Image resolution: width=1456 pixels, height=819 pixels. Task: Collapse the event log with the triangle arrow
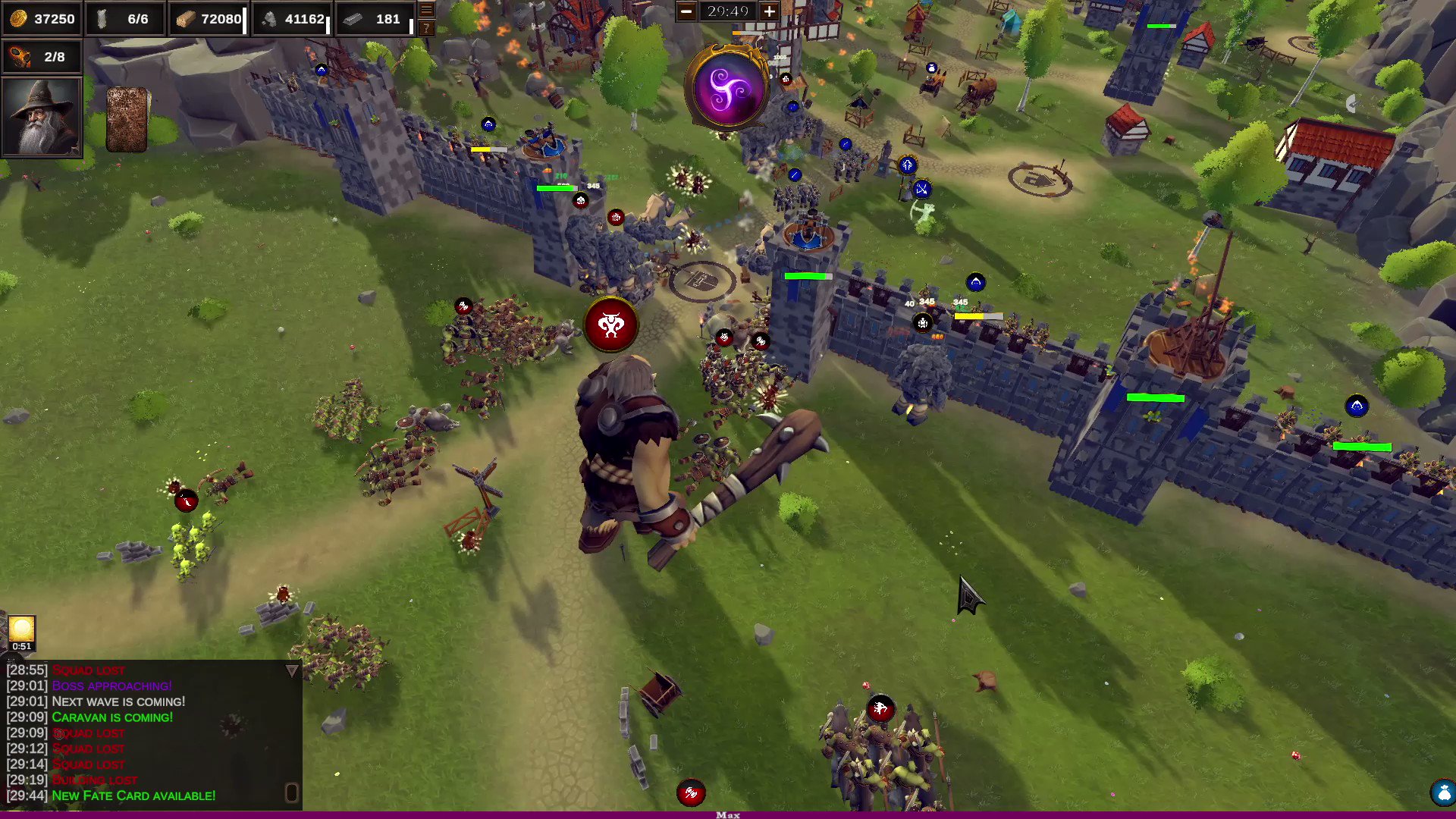(290, 670)
